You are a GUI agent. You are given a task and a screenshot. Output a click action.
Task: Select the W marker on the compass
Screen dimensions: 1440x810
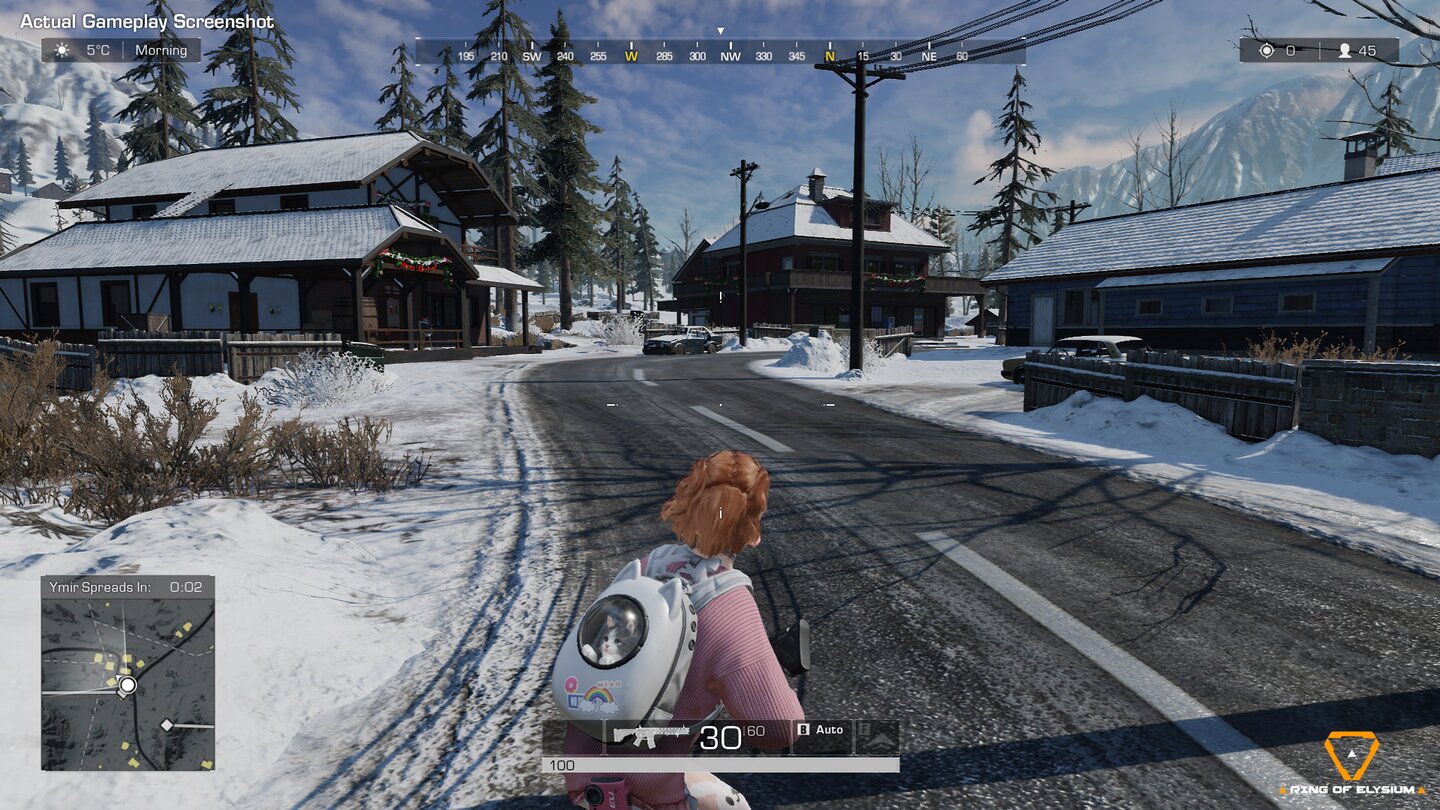point(629,57)
